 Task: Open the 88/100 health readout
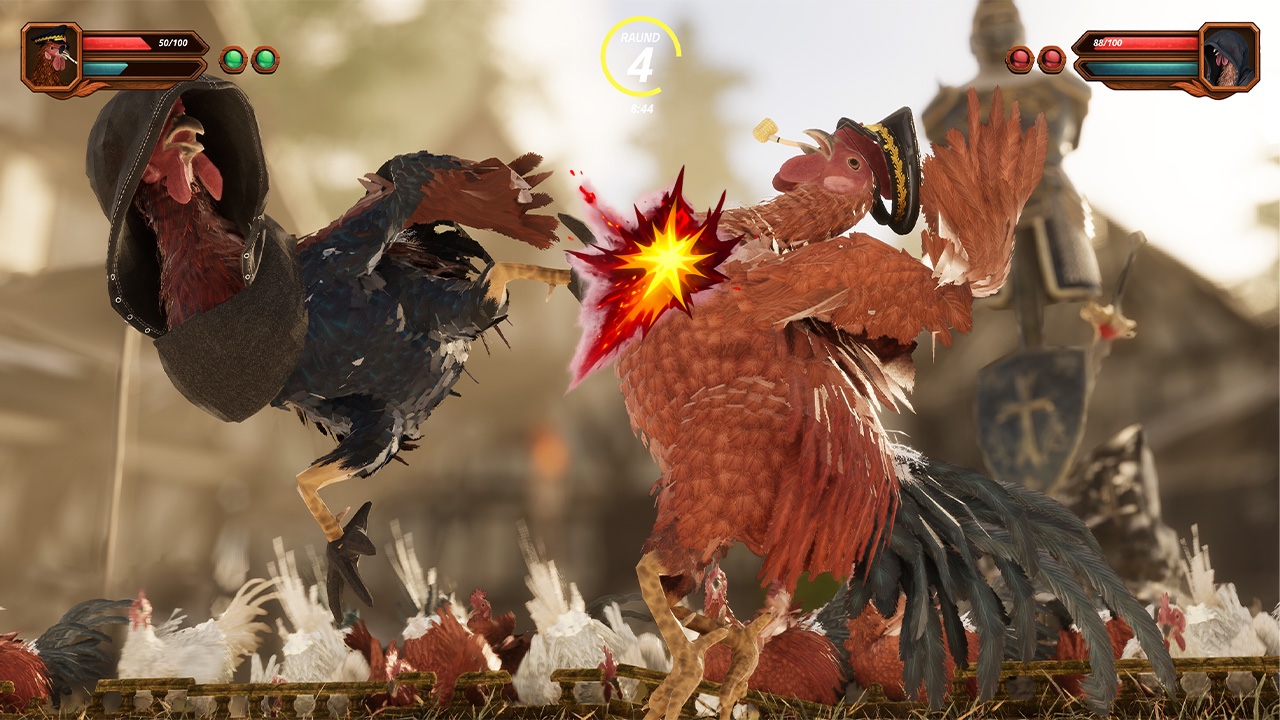click(1110, 43)
